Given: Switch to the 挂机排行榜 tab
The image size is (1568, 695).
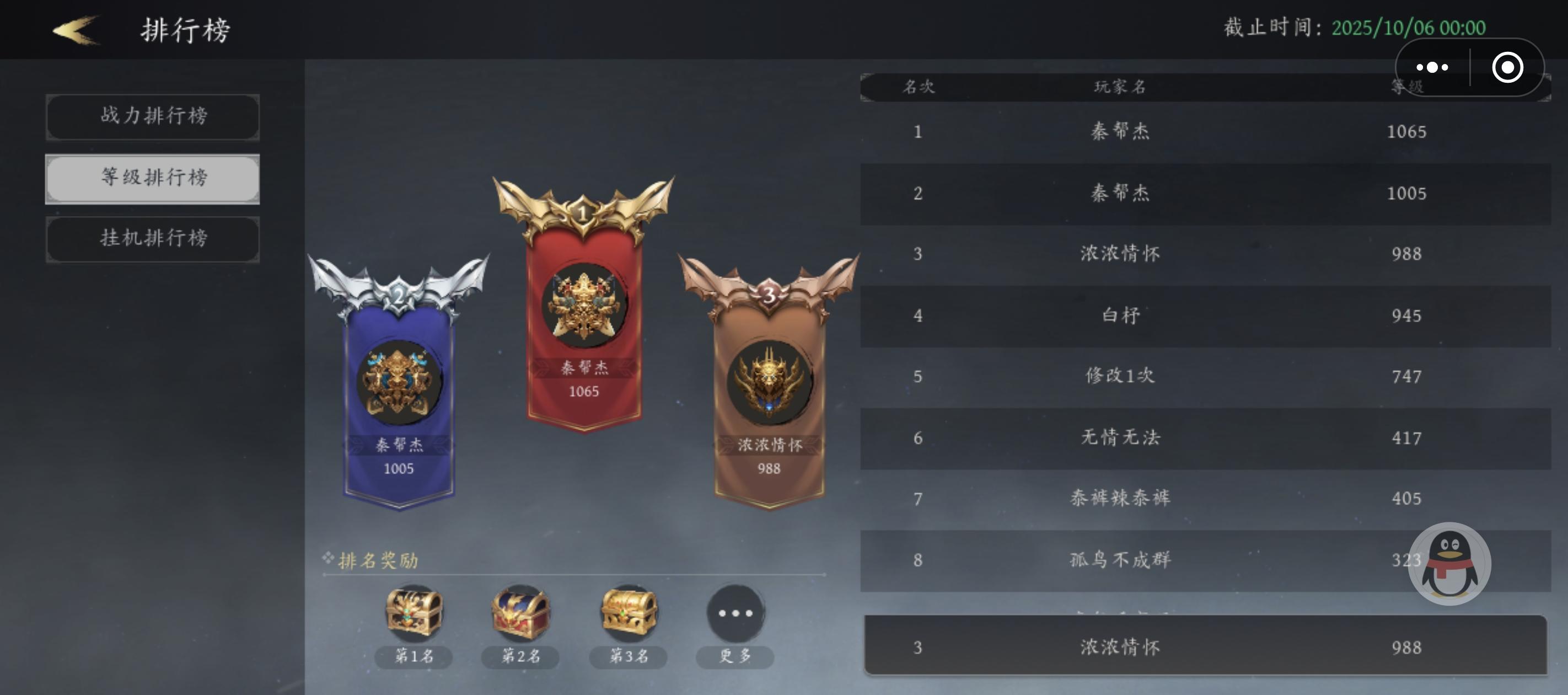Looking at the screenshot, I should (x=153, y=239).
